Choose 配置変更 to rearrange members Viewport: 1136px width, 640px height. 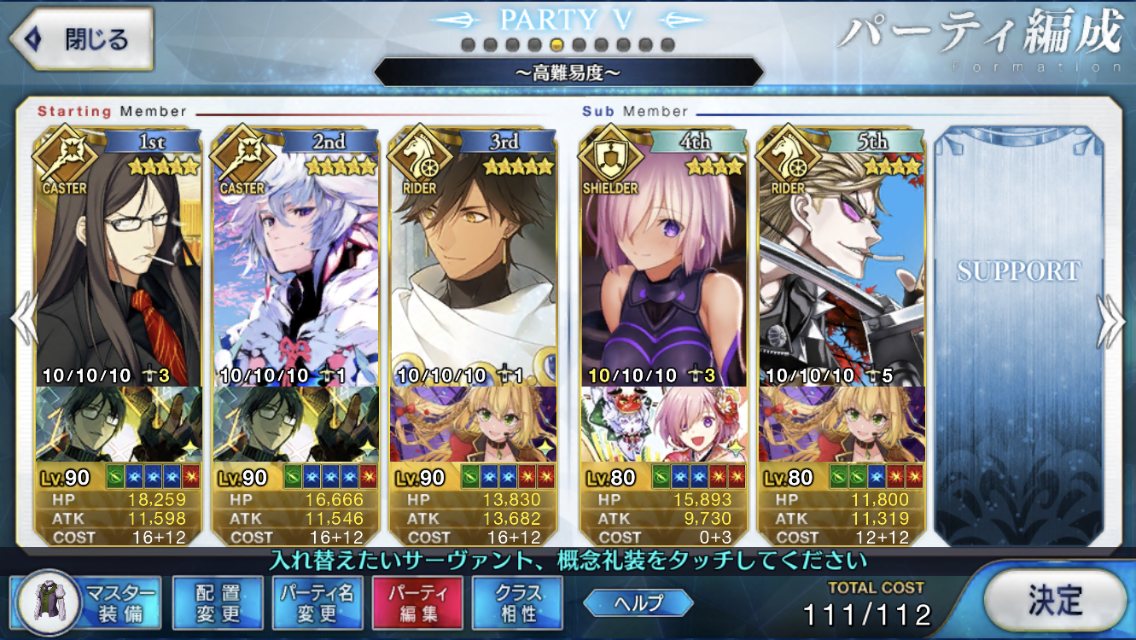click(217, 603)
